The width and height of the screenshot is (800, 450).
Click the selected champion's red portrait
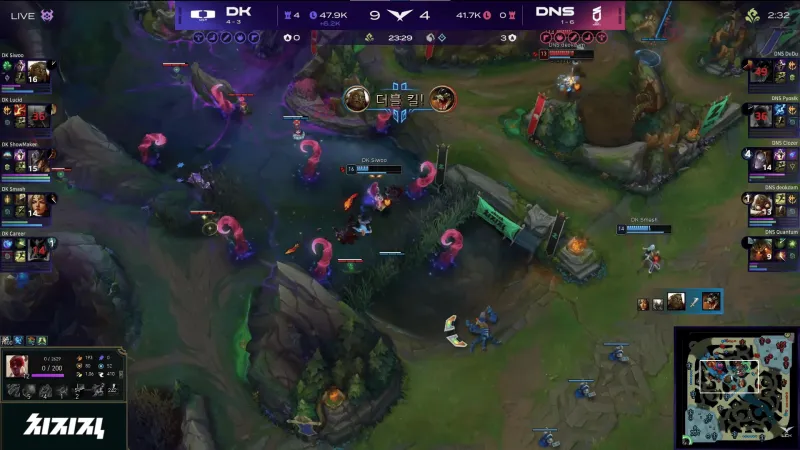coord(17,365)
